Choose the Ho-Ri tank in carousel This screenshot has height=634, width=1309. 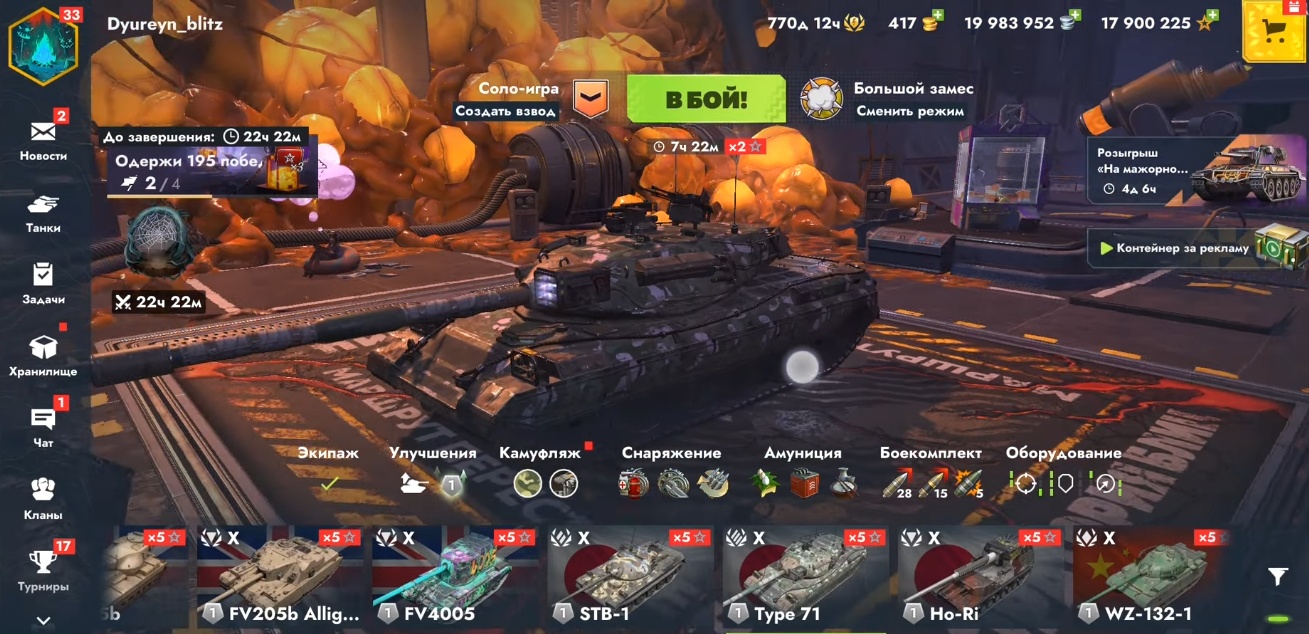pyautogui.click(x=982, y=578)
